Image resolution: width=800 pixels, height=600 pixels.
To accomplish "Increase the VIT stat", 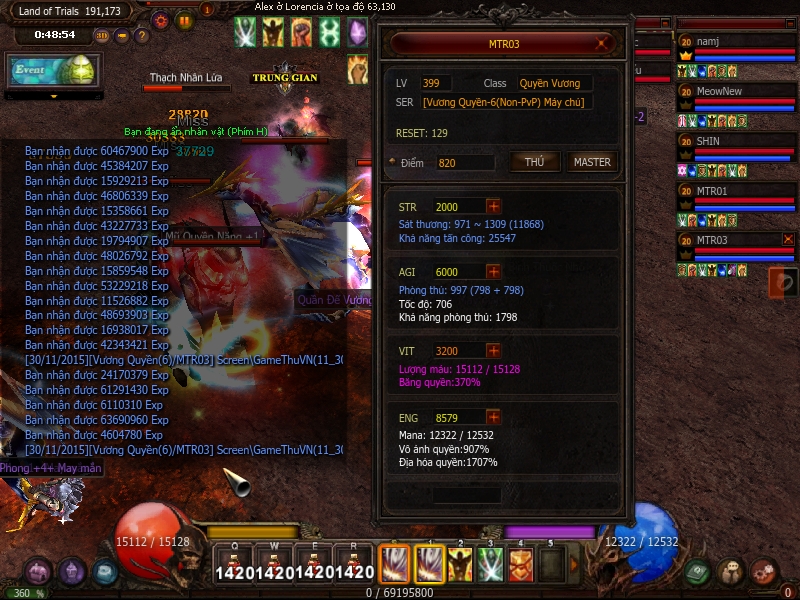I will 493,351.
